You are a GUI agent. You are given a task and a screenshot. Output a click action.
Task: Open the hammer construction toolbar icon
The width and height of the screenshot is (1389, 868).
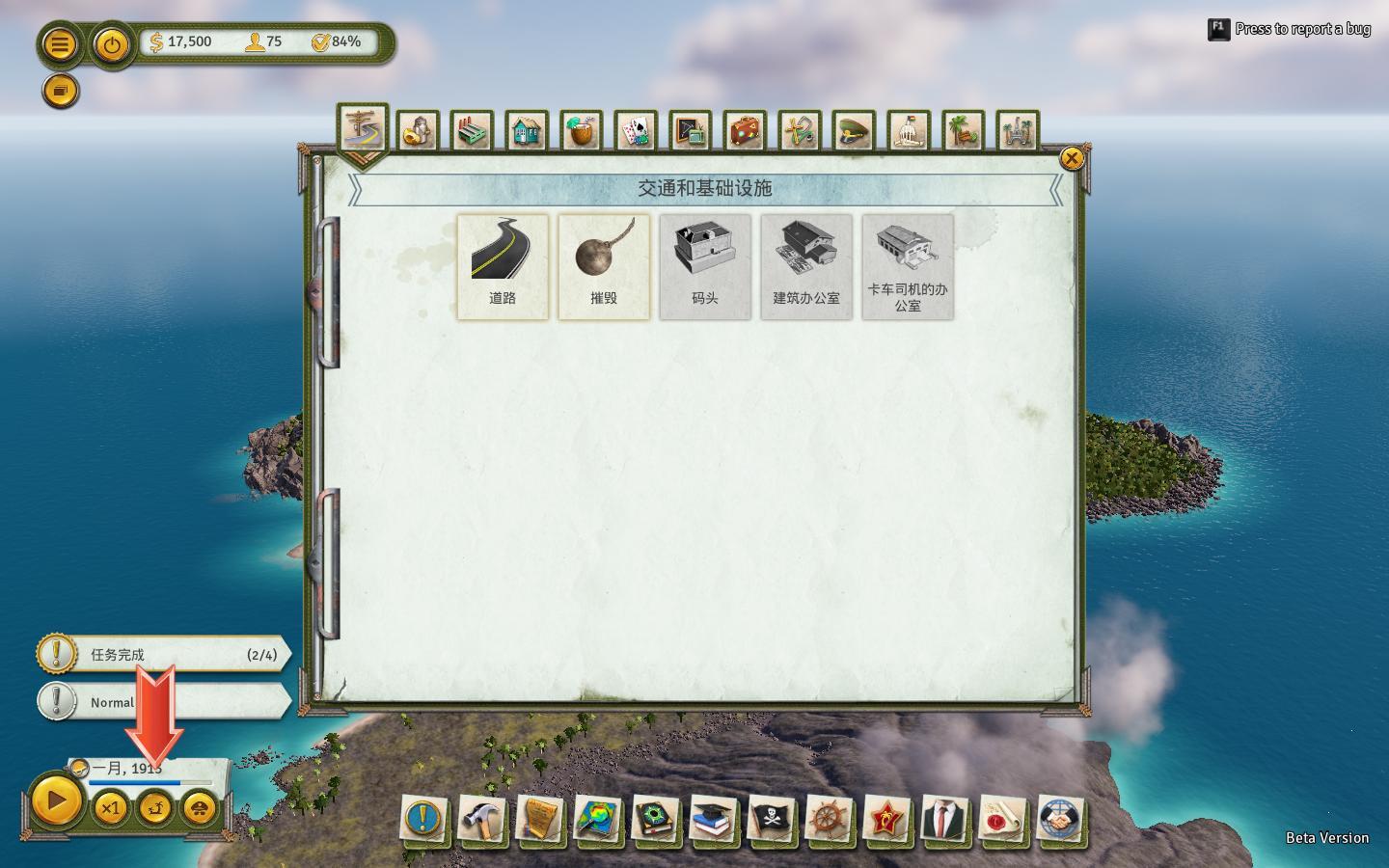click(x=481, y=820)
